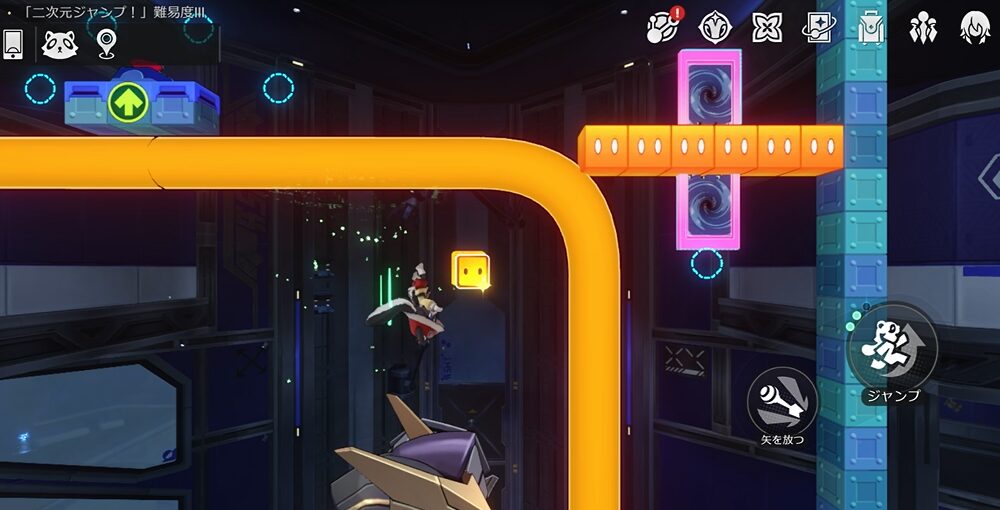Open the phone menu icon
Screen dimensions: 1000x510
tap(14, 43)
